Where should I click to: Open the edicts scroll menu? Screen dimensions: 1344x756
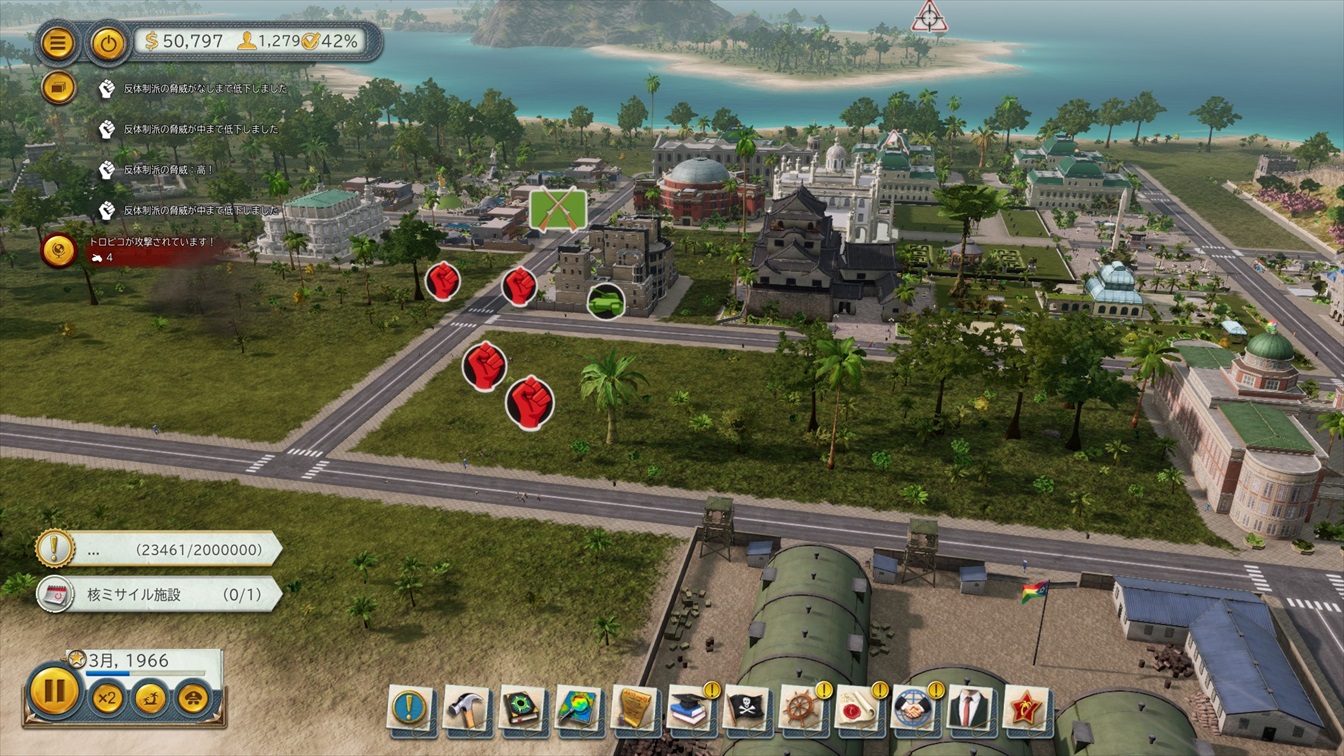(634, 708)
